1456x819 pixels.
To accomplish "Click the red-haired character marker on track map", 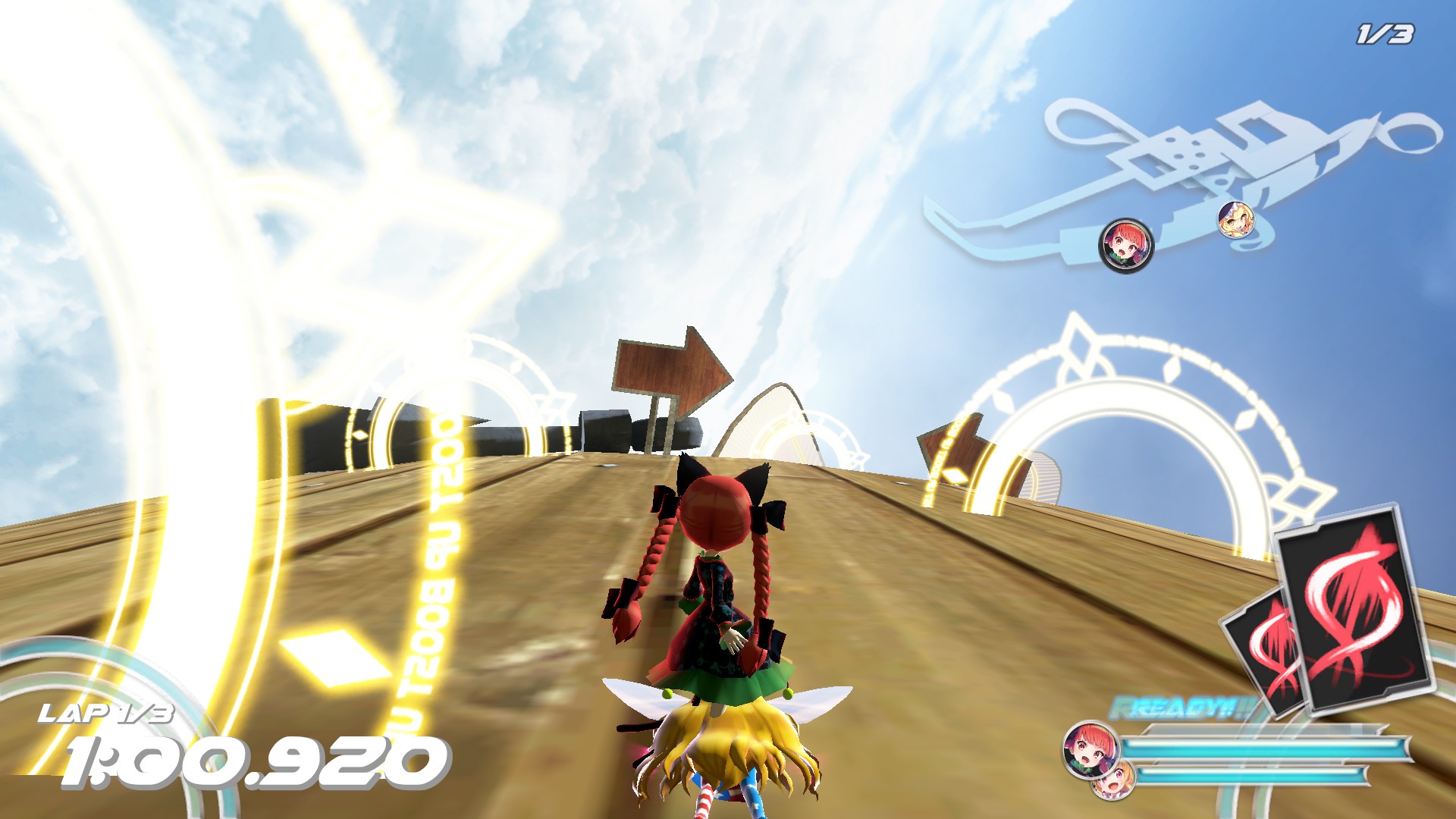I will (1125, 244).
